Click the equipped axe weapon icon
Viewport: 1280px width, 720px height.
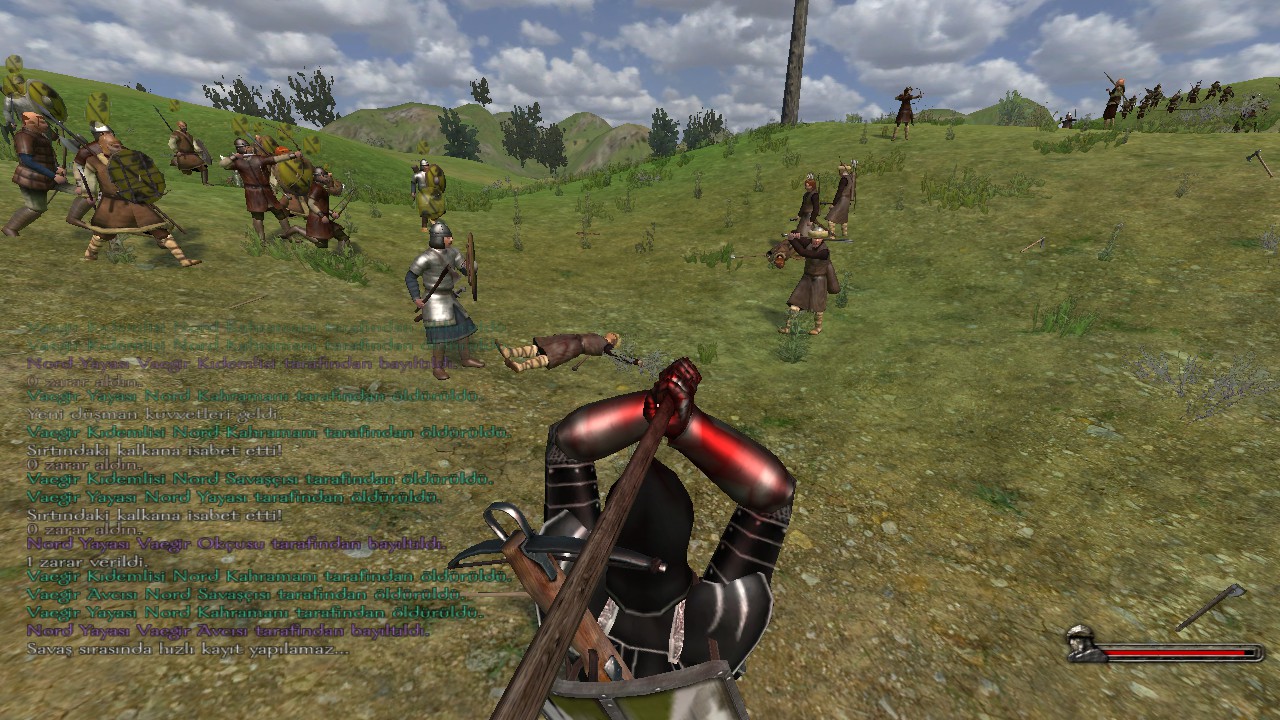[x=1211, y=606]
